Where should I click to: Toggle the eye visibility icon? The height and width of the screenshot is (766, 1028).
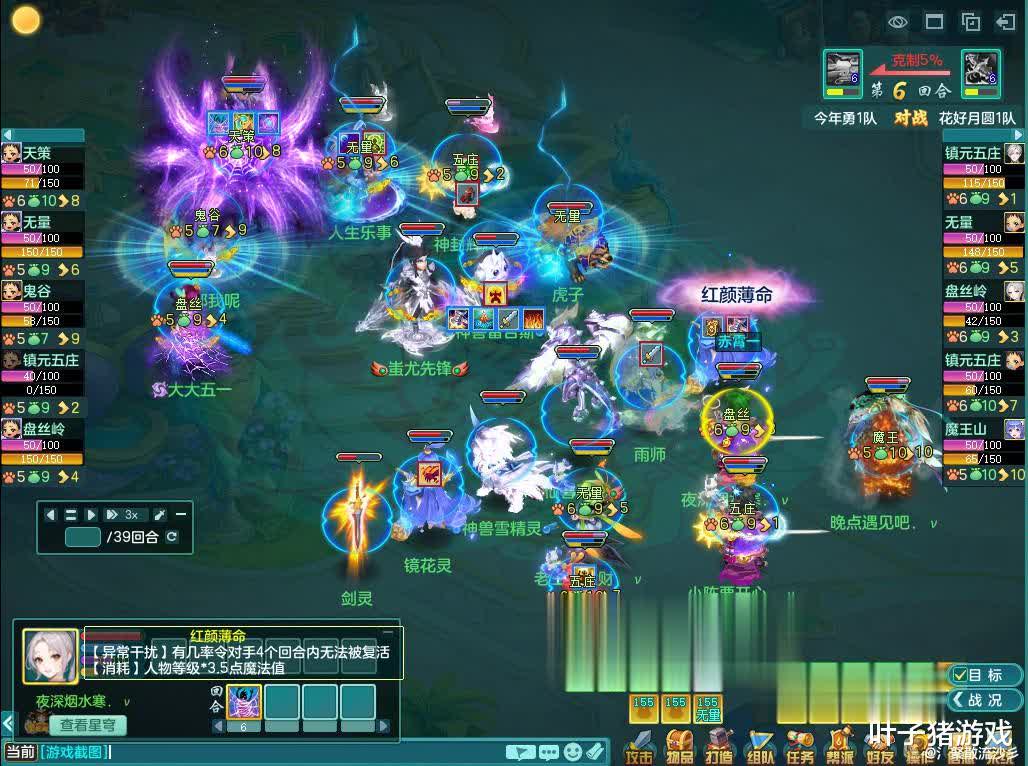coord(898,21)
